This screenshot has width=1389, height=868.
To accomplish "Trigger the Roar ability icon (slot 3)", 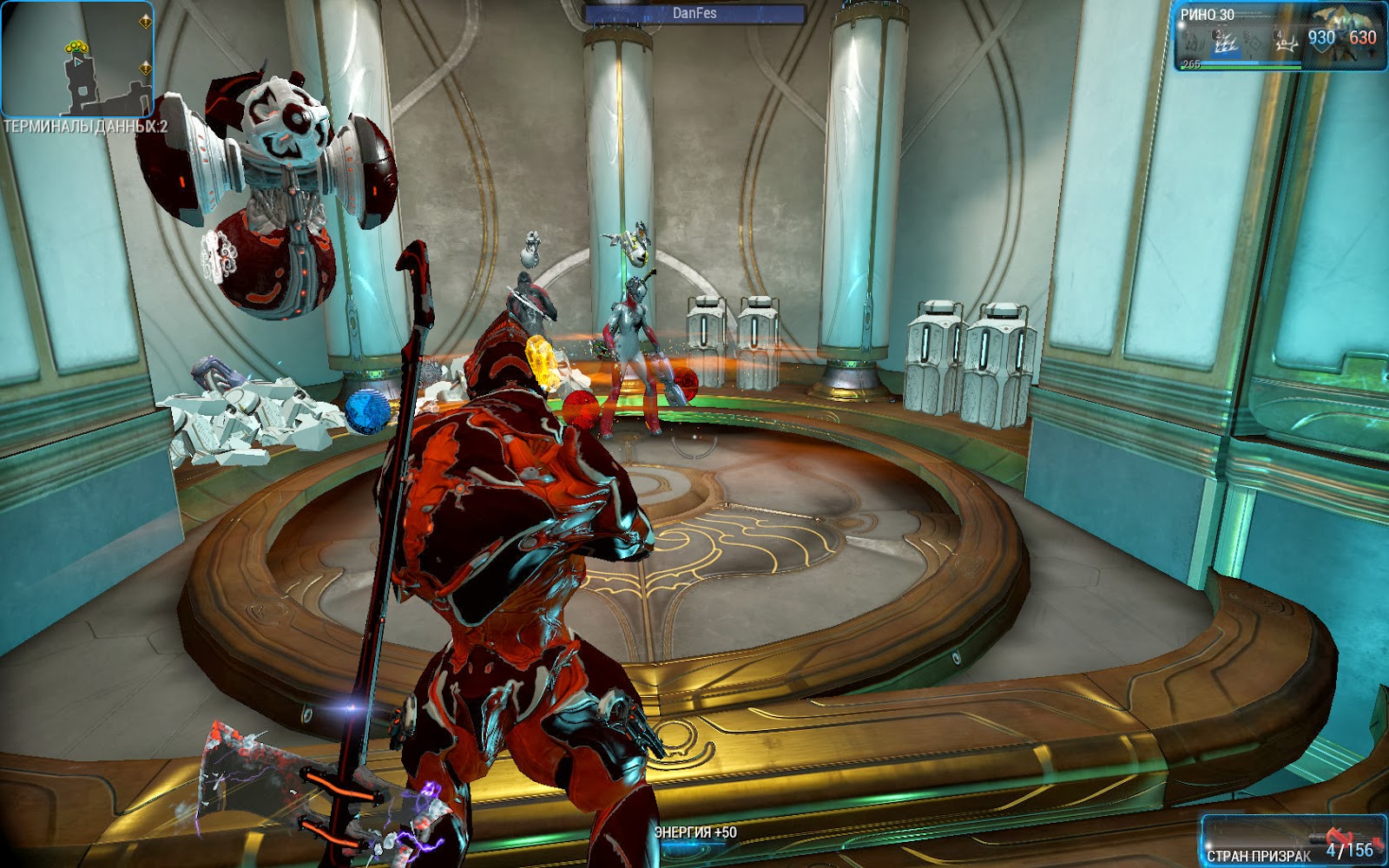I will [1256, 41].
